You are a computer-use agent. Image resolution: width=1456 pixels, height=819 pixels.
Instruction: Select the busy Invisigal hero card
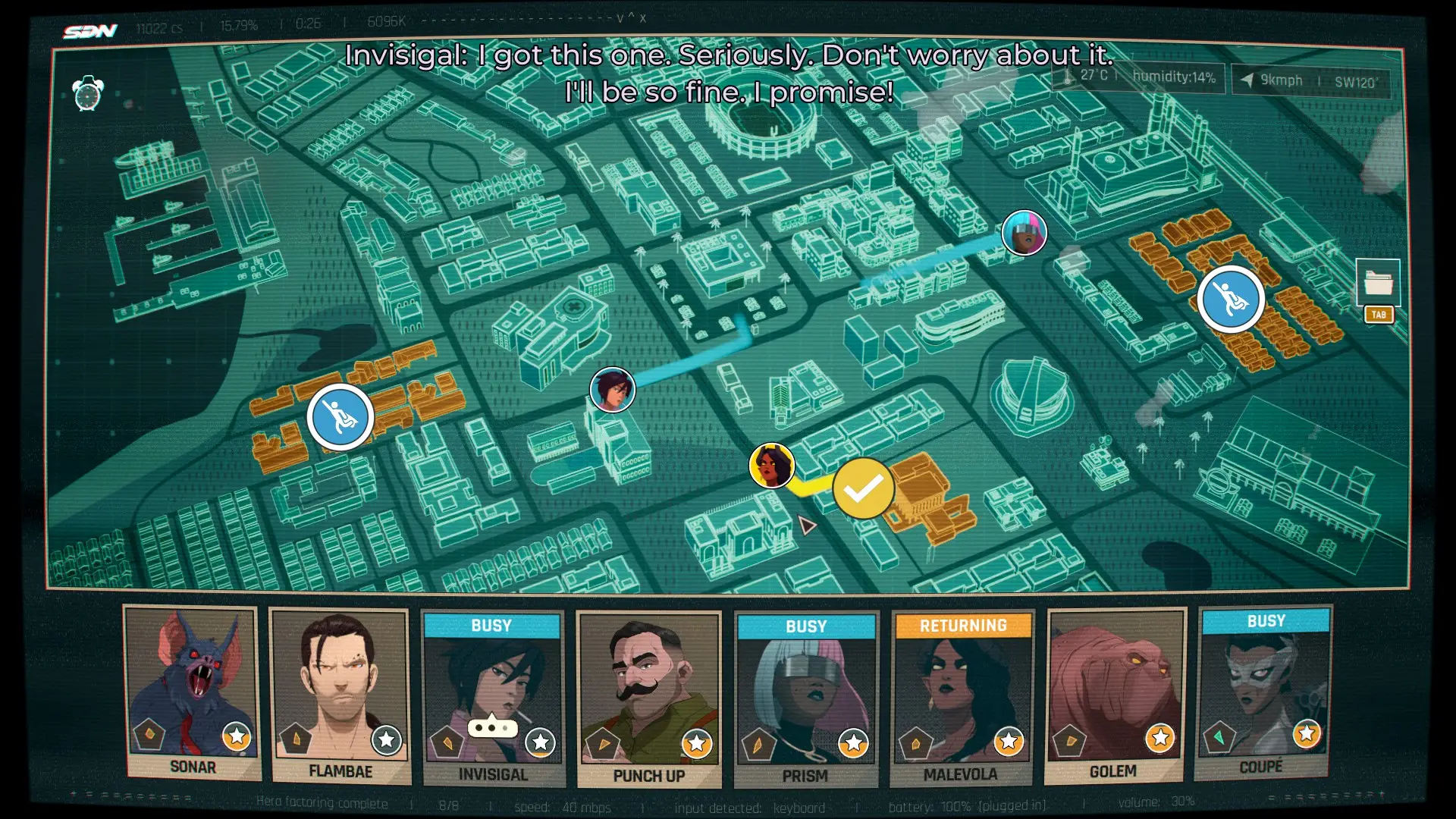(x=493, y=698)
